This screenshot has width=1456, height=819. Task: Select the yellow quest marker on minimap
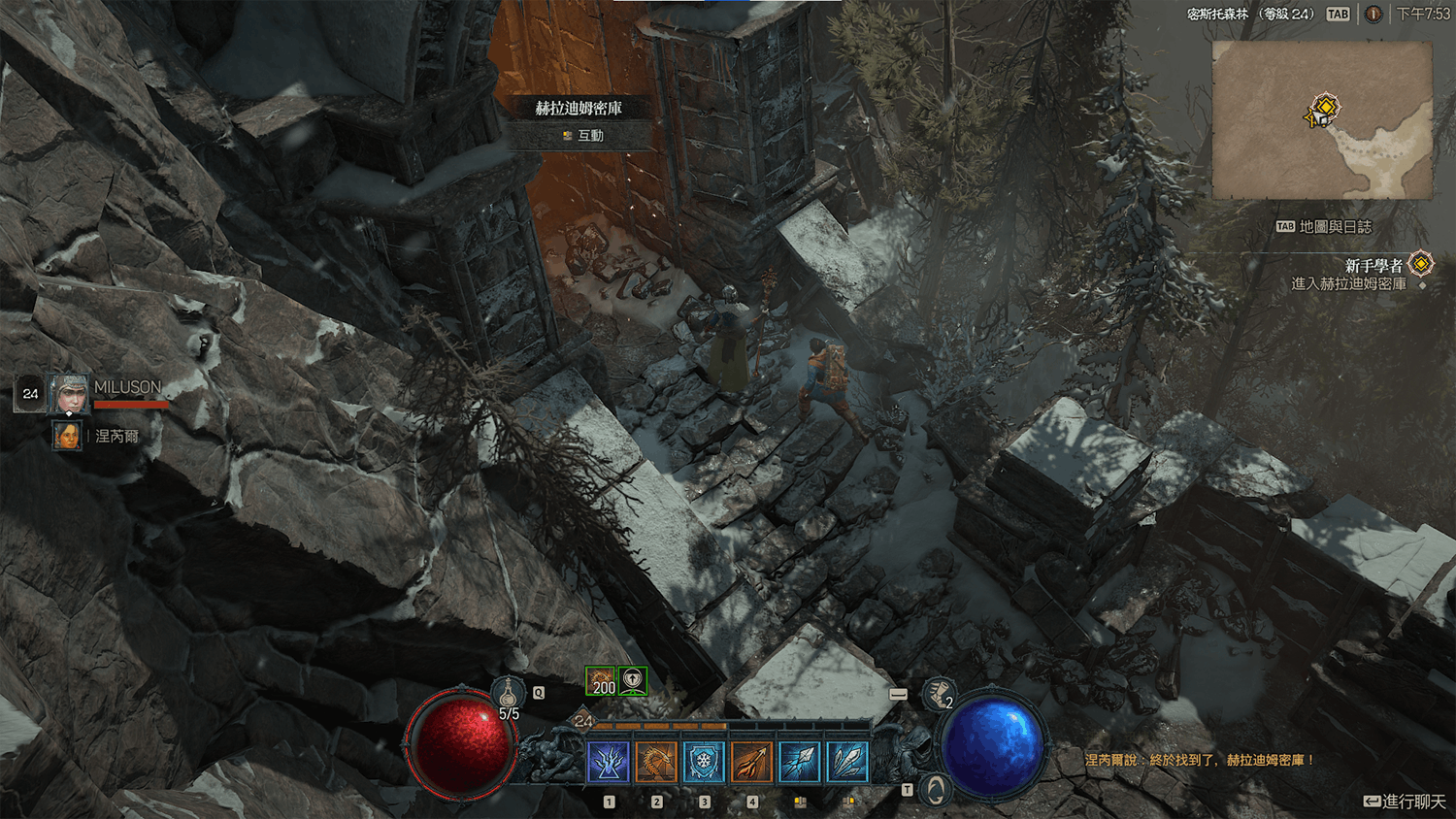tap(1324, 109)
